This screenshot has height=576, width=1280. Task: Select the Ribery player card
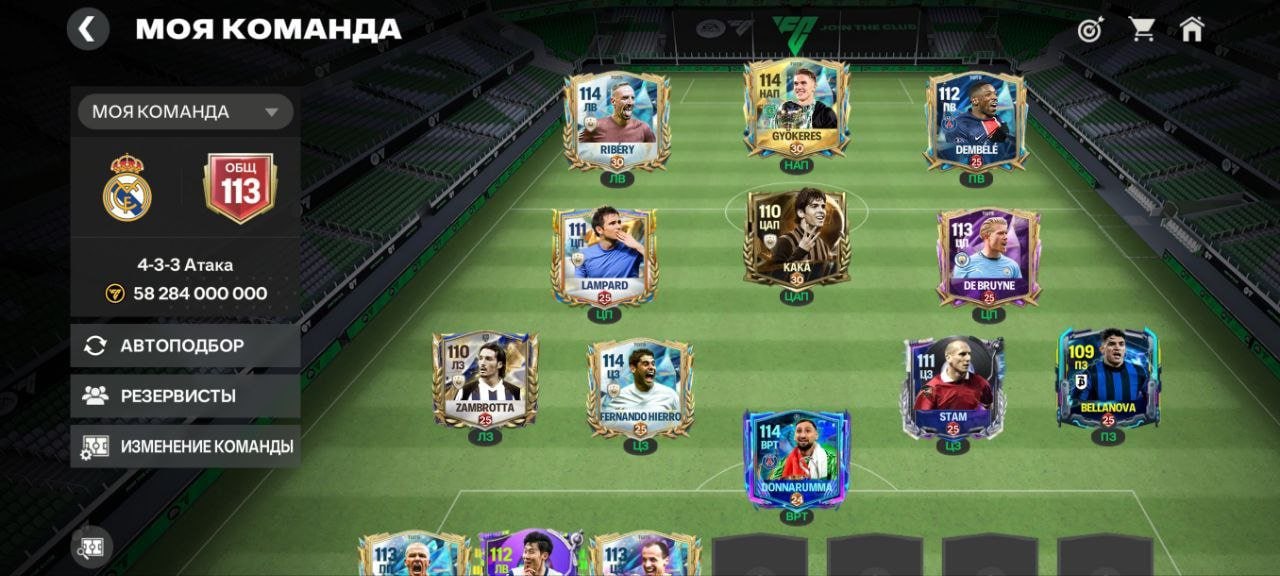click(x=616, y=121)
